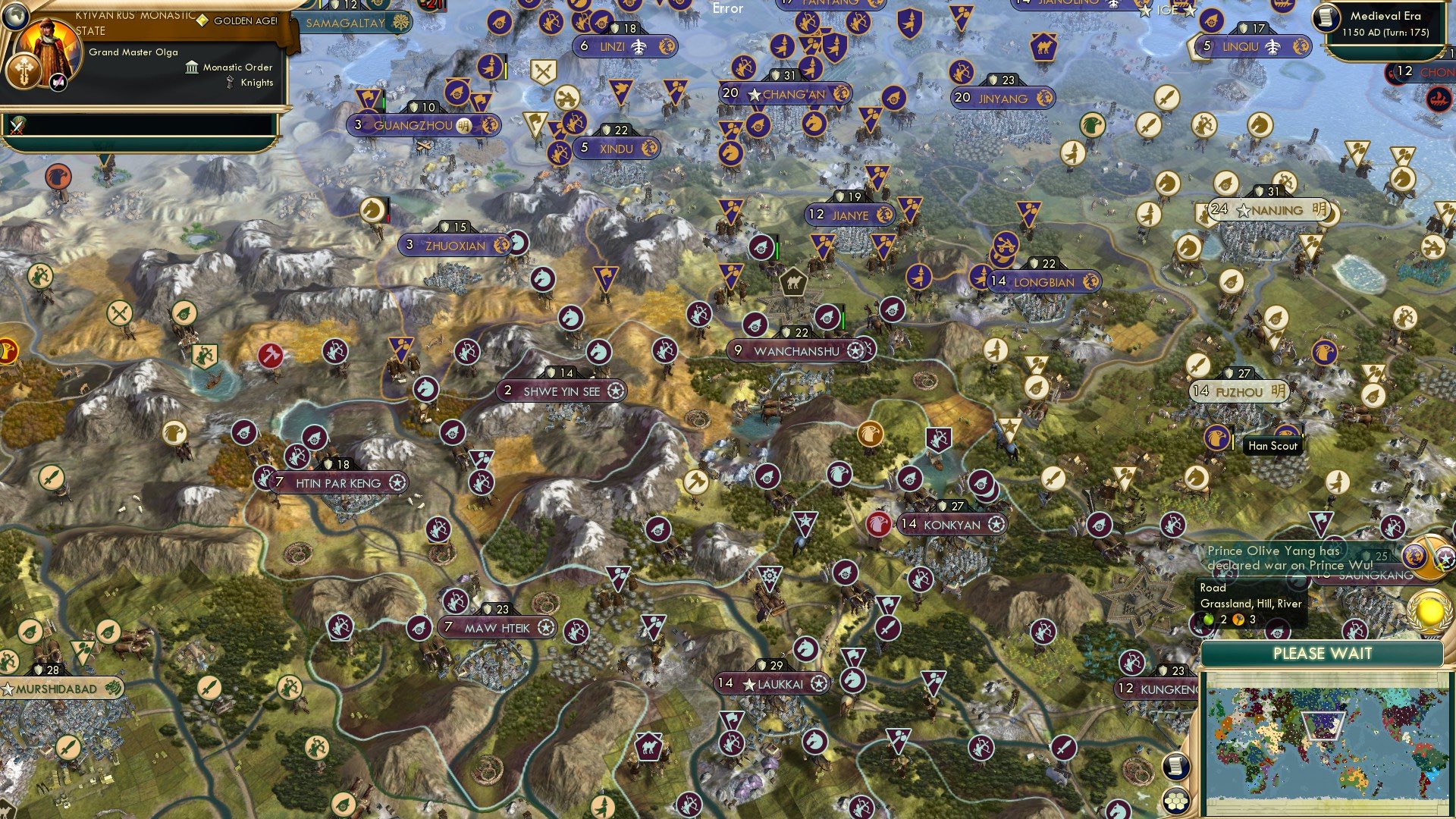Click the PLEASE WAIT button
The image size is (1456, 819).
coord(1323,653)
